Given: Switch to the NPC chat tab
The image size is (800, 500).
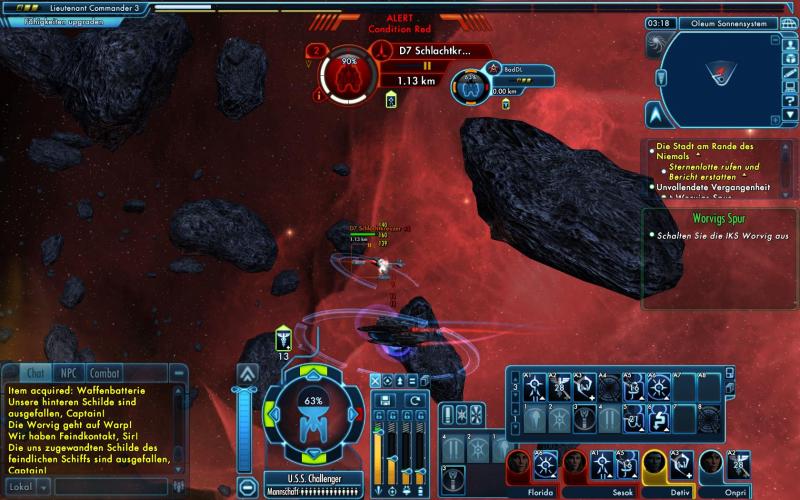Looking at the screenshot, I should pos(68,372).
